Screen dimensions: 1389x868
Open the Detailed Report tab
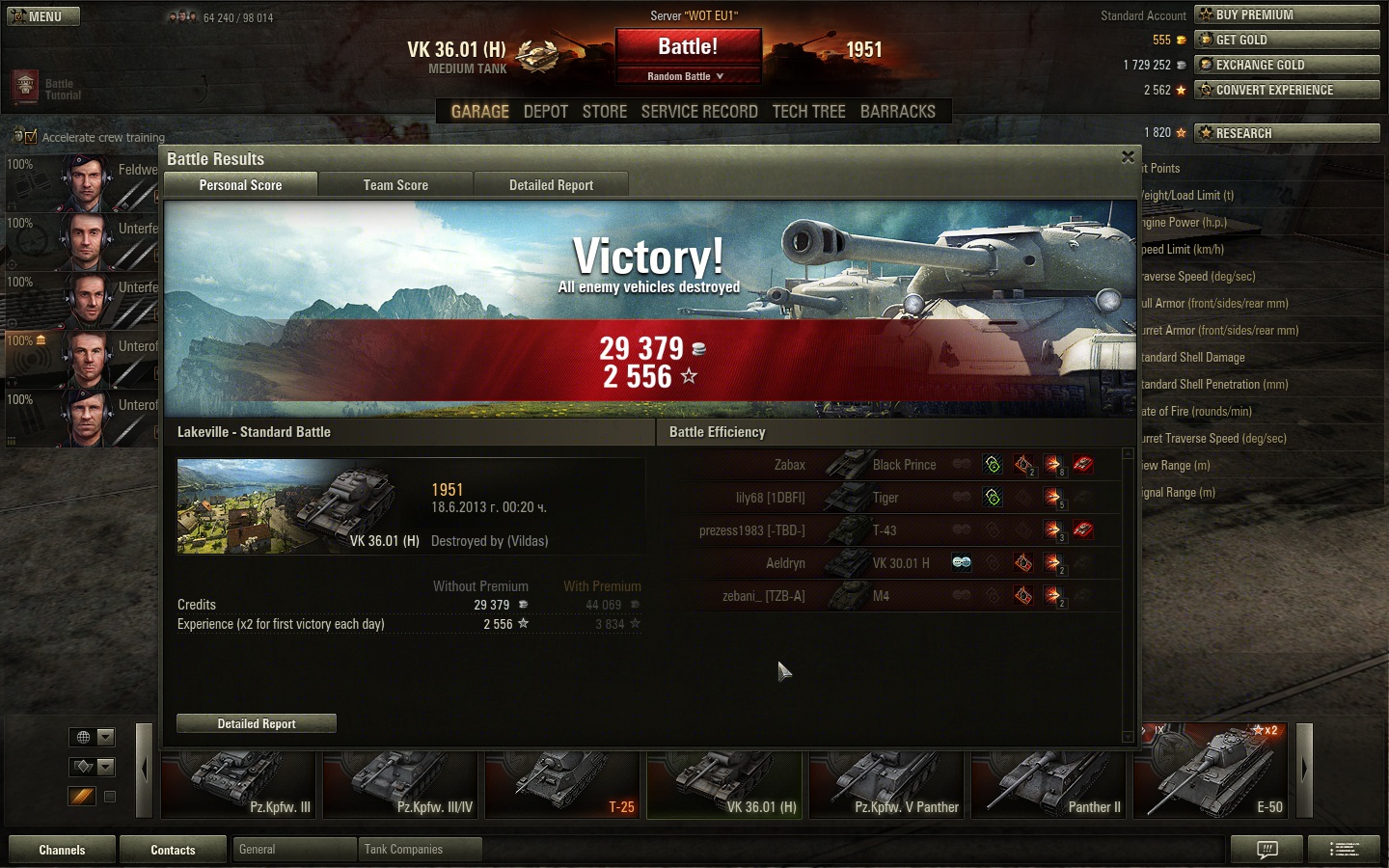(551, 185)
